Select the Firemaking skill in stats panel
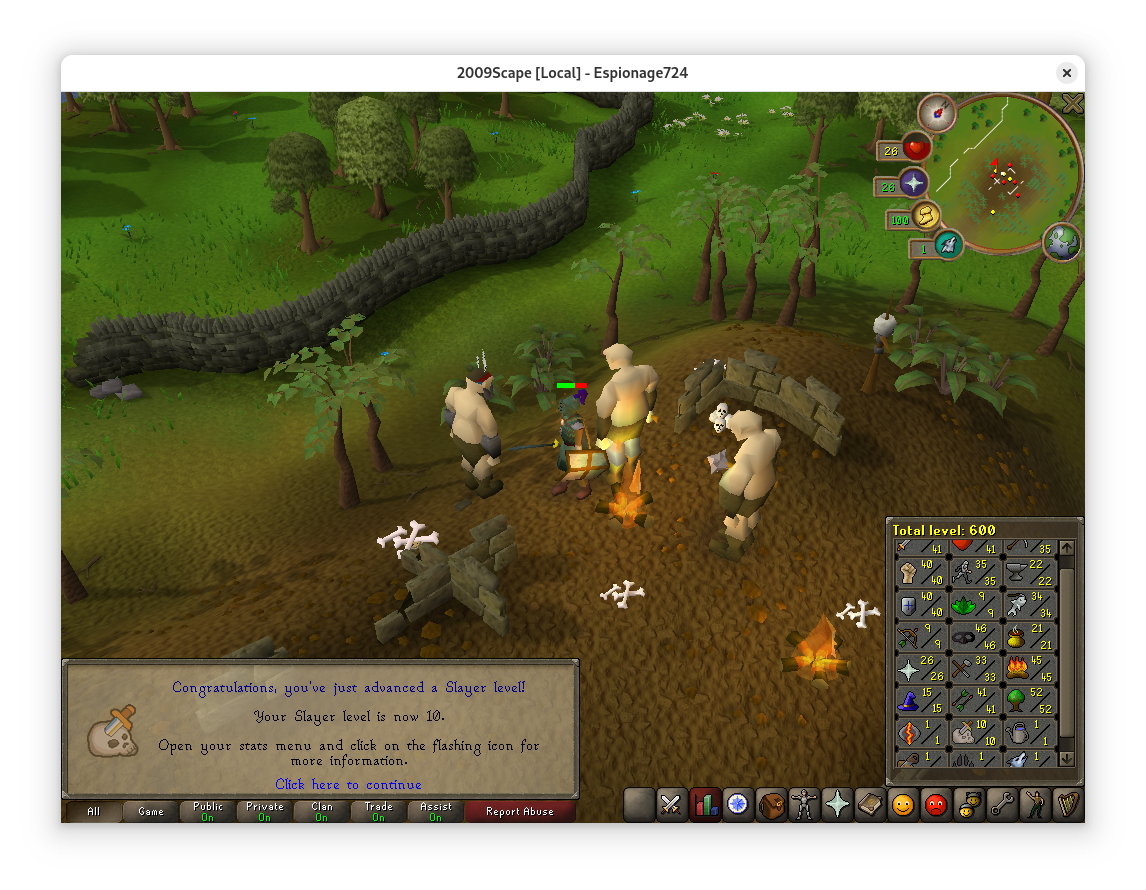 pyautogui.click(x=1029, y=668)
